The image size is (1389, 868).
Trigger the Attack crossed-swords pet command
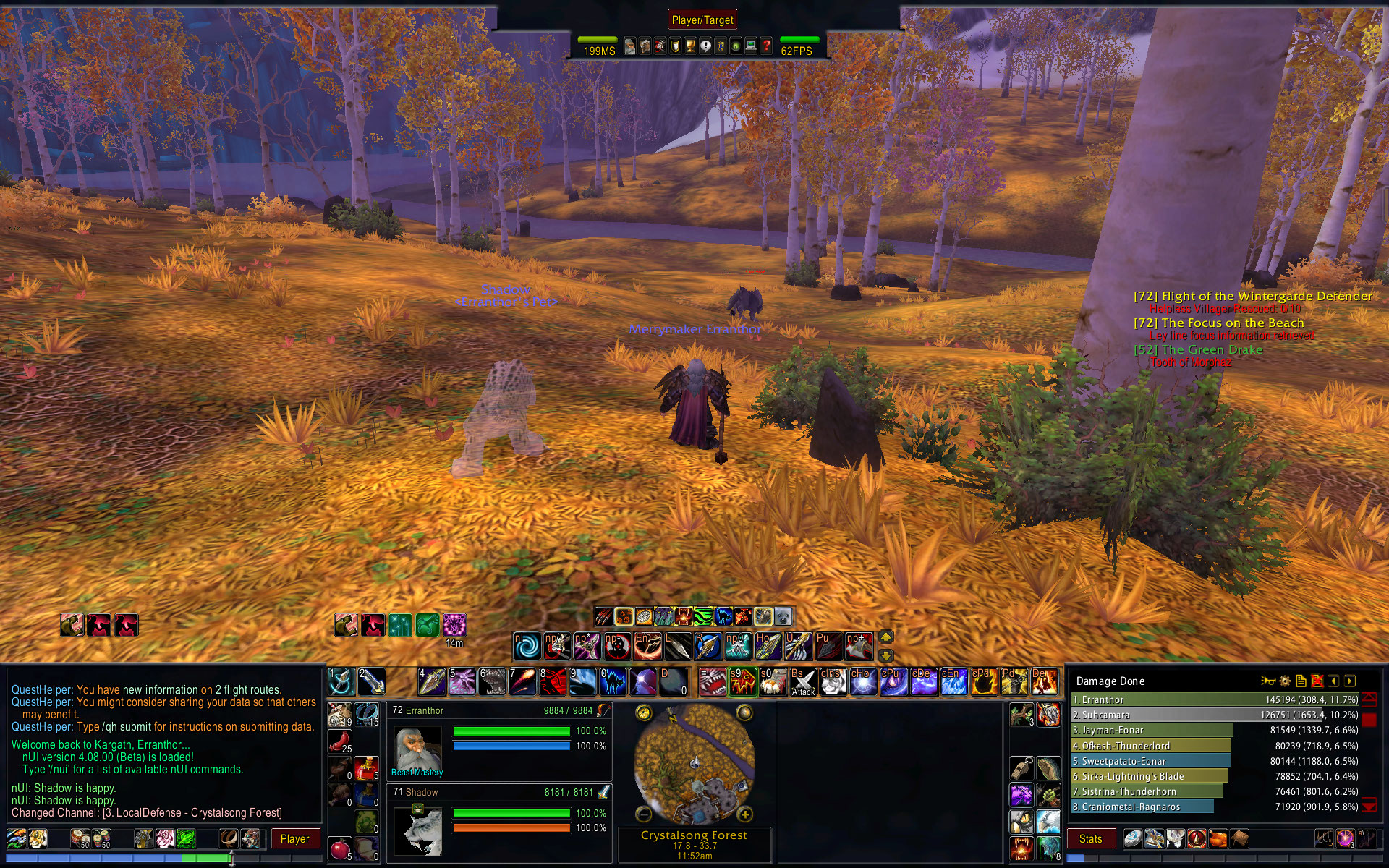(803, 682)
